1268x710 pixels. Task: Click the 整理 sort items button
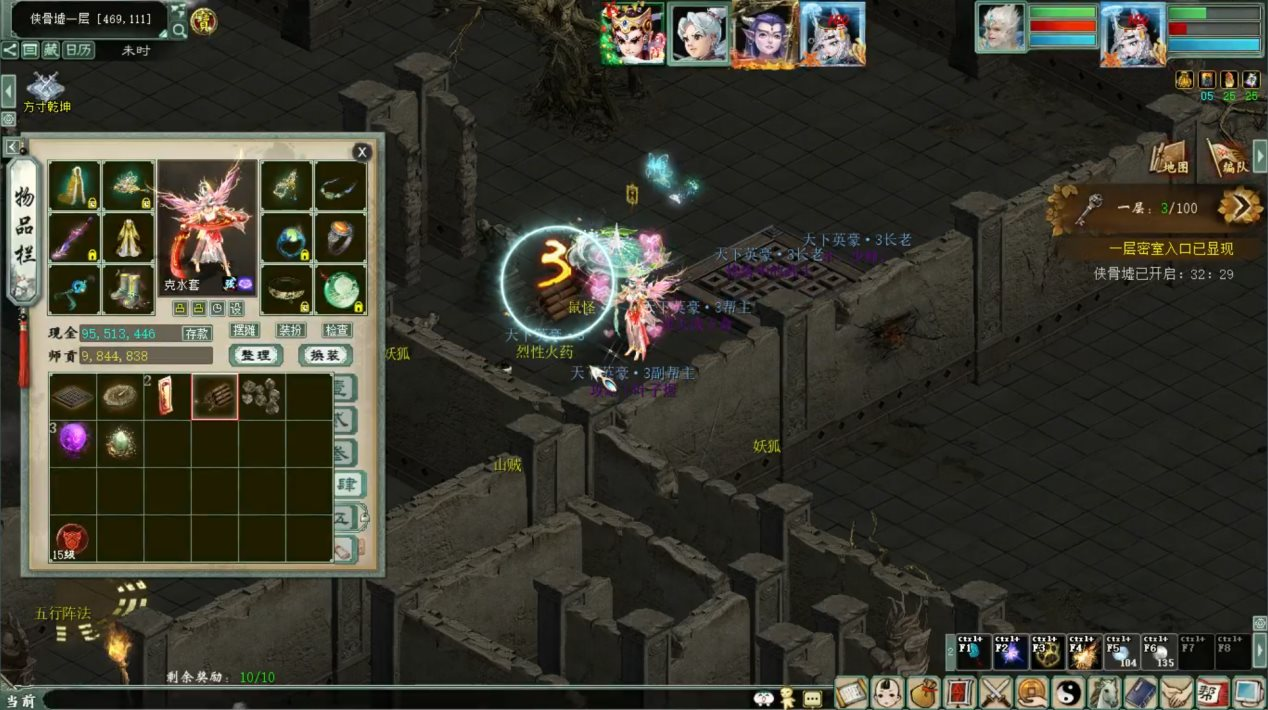point(257,355)
